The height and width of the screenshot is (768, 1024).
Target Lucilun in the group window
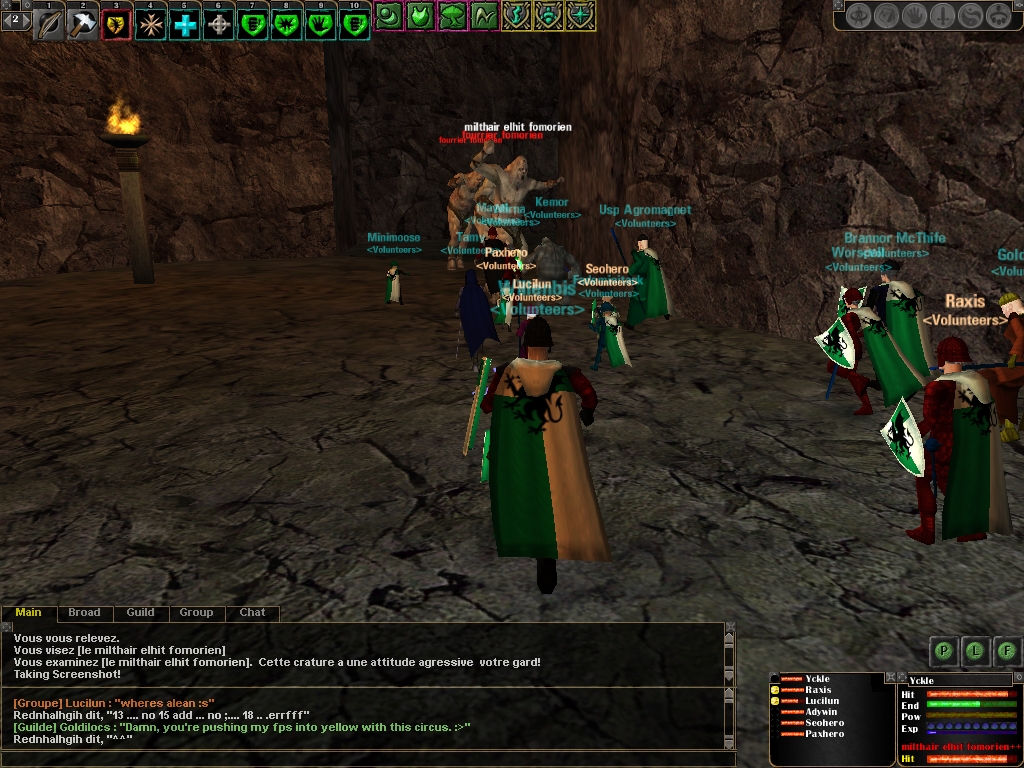(822, 701)
